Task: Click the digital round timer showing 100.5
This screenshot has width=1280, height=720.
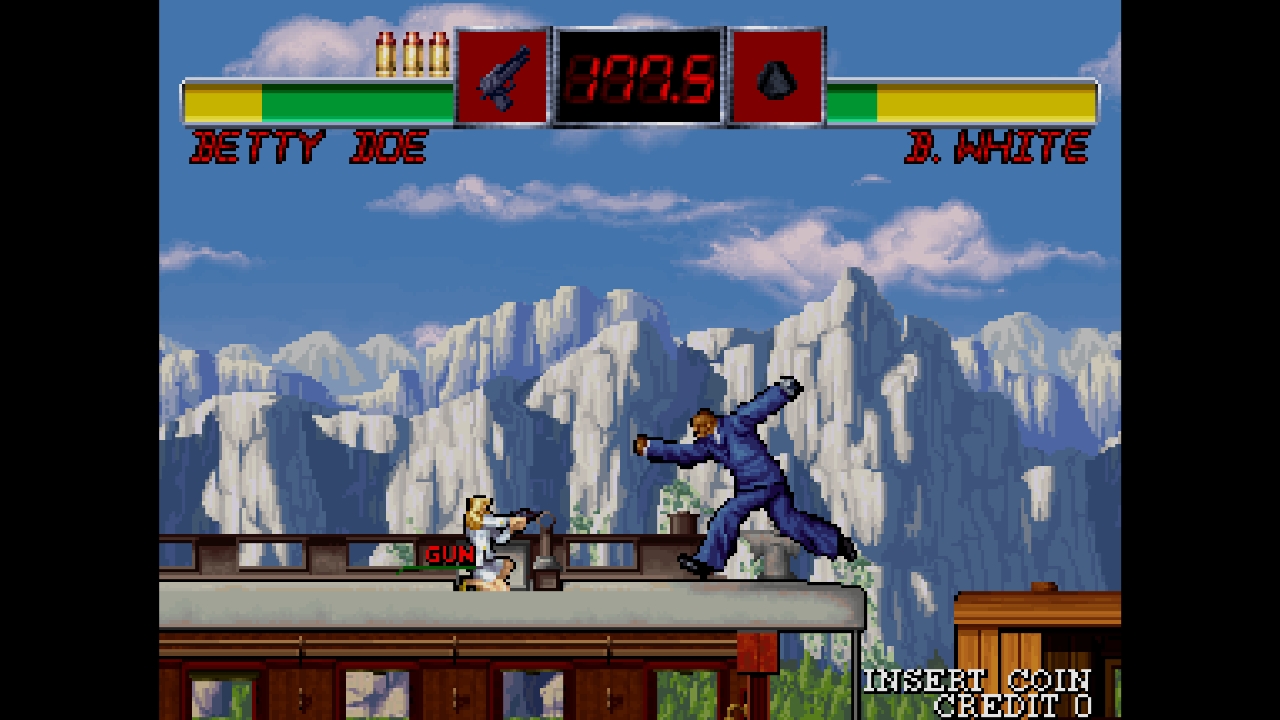Action: (640, 78)
